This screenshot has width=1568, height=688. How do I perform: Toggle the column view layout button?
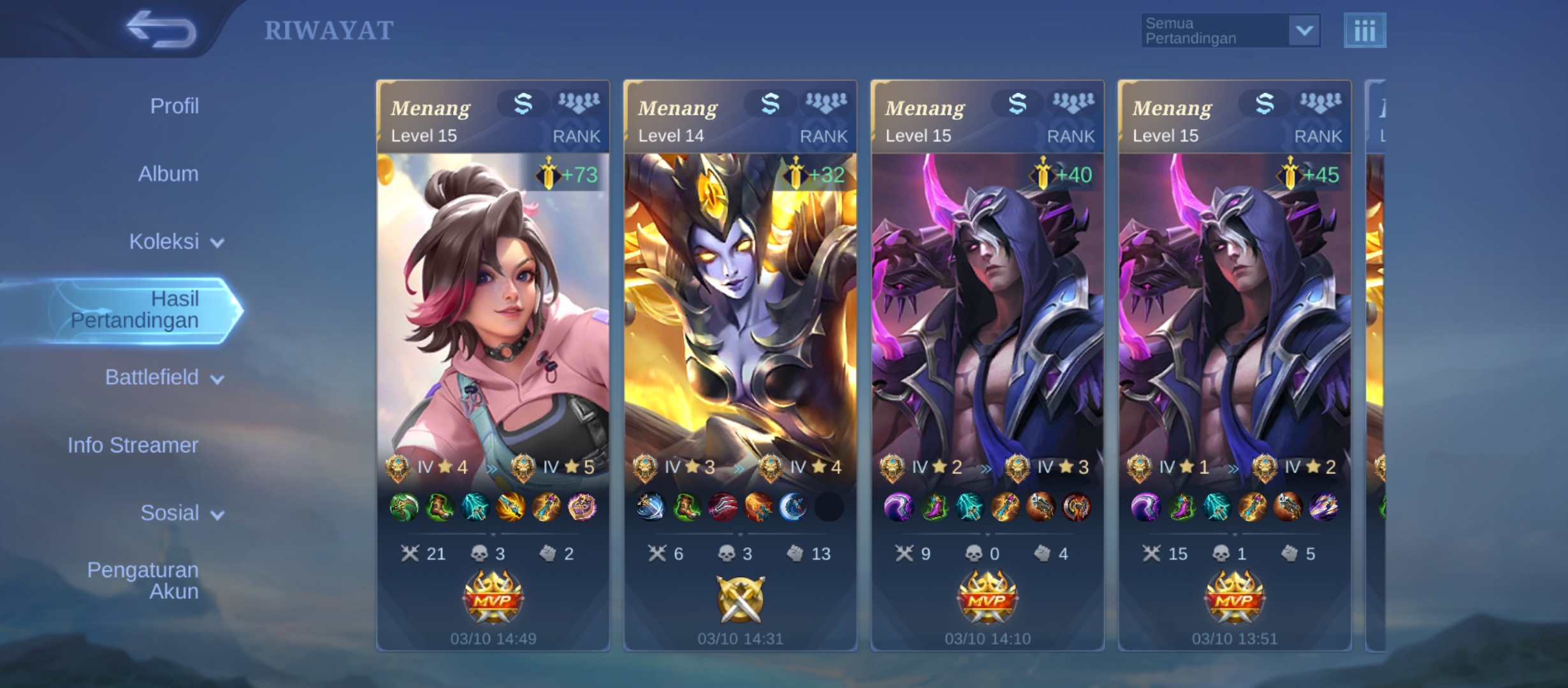(1364, 31)
